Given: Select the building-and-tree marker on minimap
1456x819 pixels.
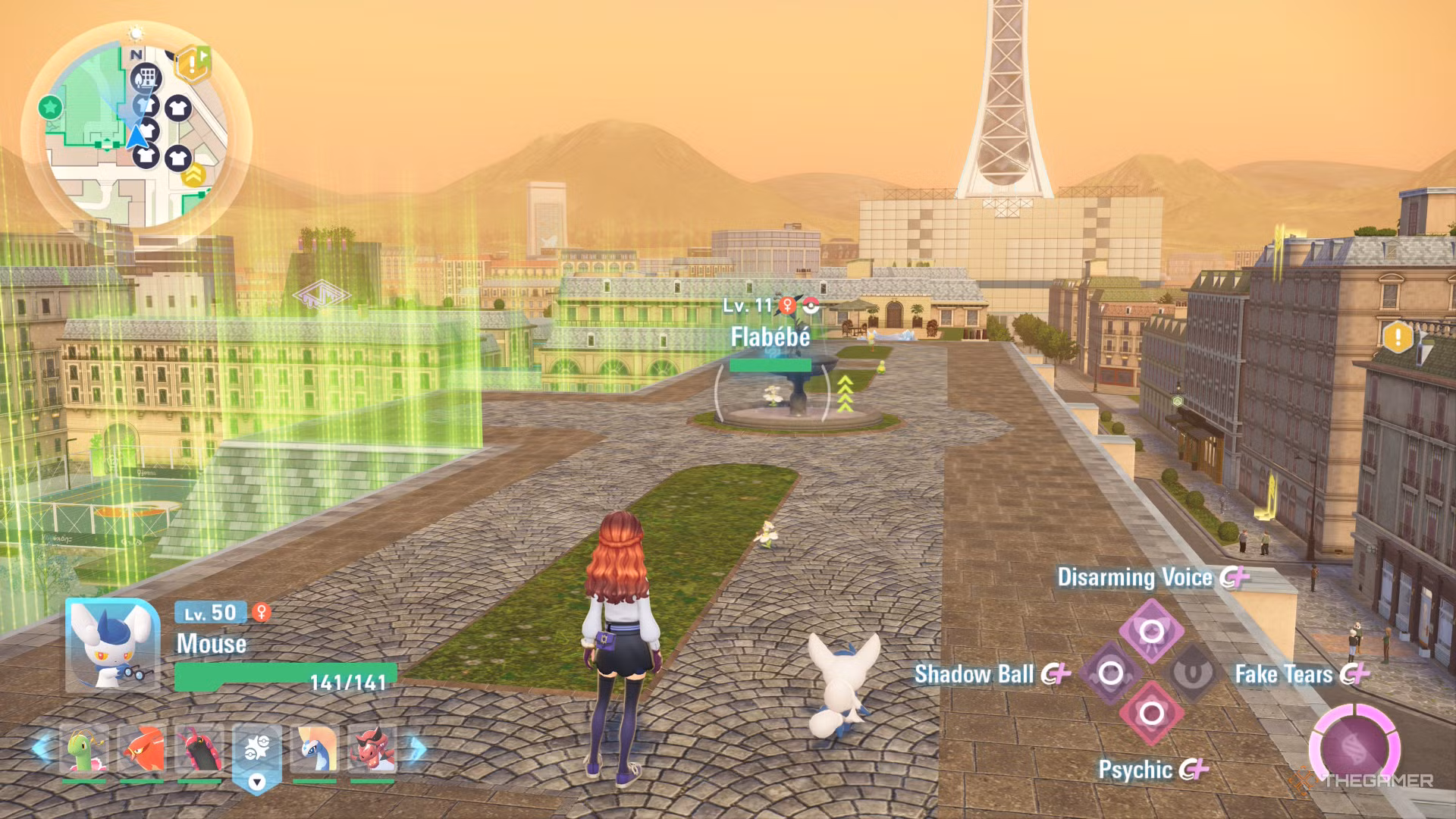Looking at the screenshot, I should tap(146, 78).
